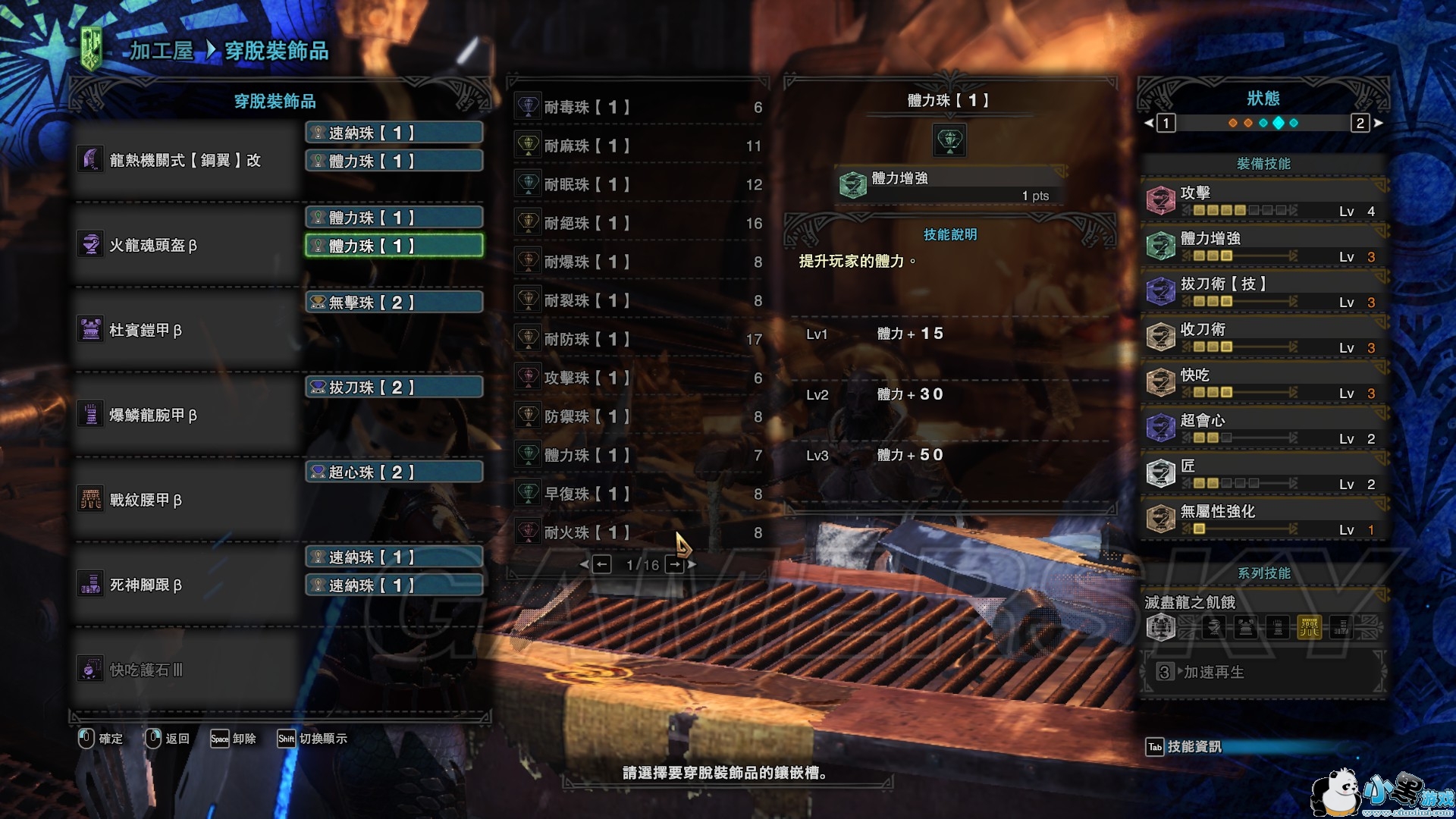This screenshot has height=819, width=1456.
Task: Select the 拔刀珠【2】 slot on 爆鱗龍腕甲β
Action: pos(394,388)
